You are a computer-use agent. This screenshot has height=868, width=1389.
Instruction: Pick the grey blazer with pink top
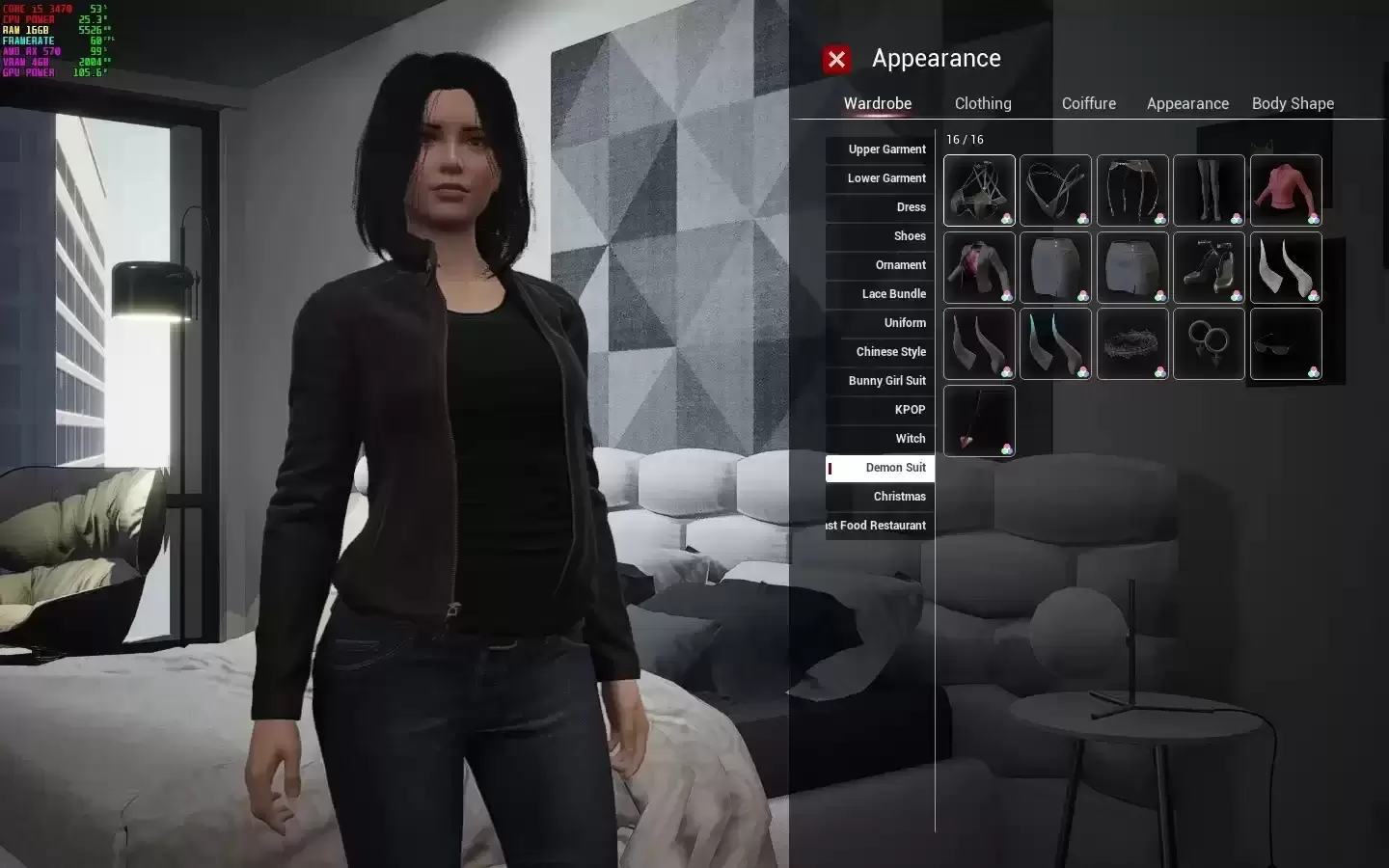pyautogui.click(x=979, y=267)
